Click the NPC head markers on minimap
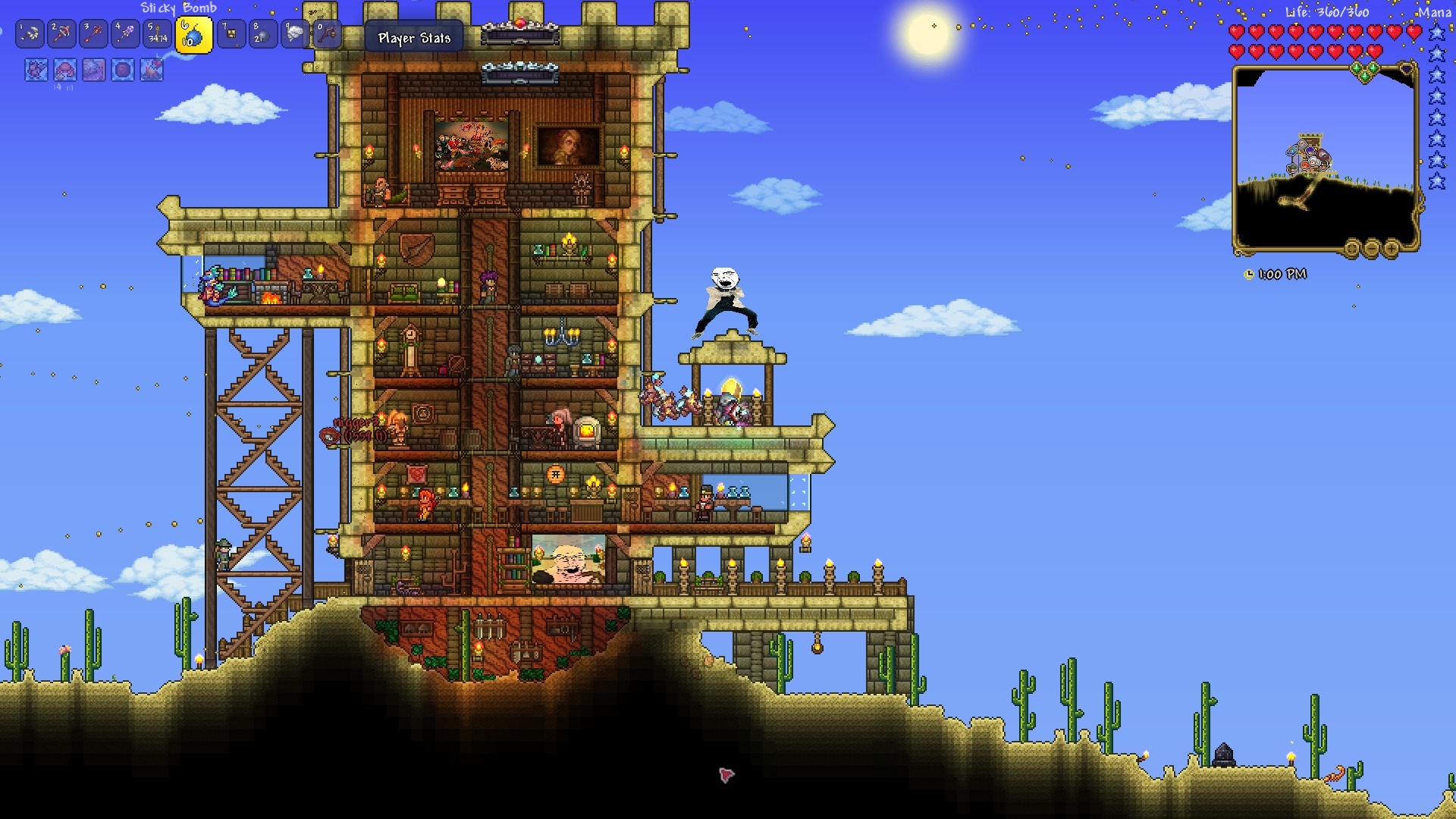This screenshot has height=819, width=1456. 1309,157
